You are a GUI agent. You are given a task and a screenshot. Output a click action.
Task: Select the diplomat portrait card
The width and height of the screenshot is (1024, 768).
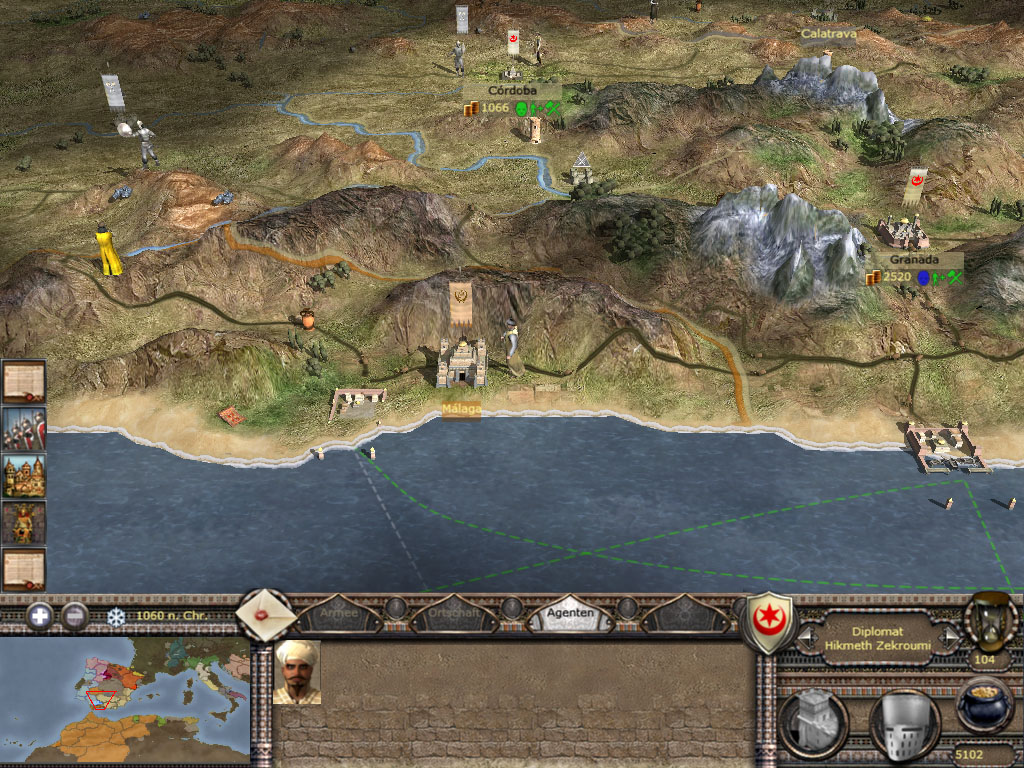297,672
